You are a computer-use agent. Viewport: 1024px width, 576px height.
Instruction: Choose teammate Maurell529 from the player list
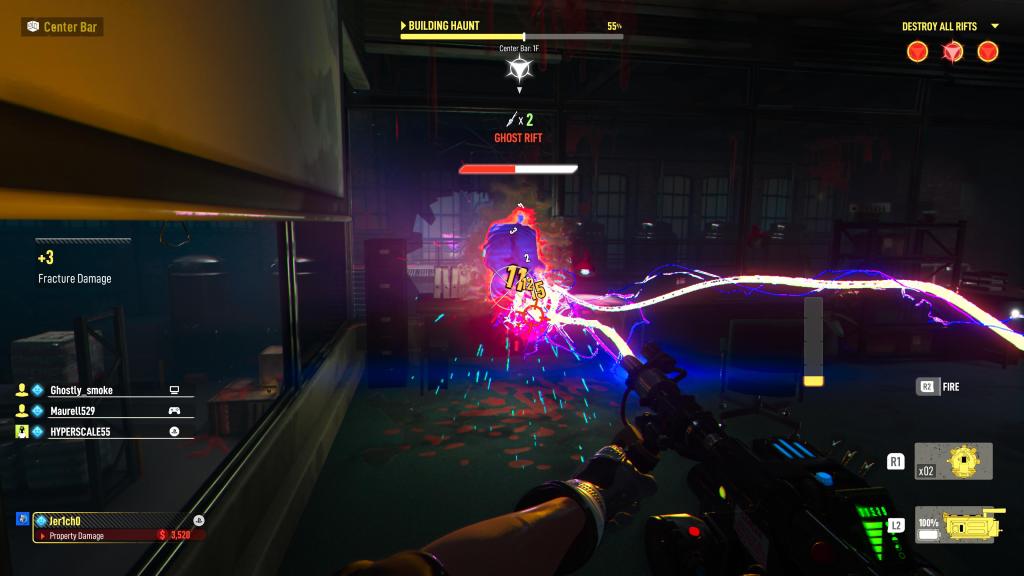(x=79, y=410)
